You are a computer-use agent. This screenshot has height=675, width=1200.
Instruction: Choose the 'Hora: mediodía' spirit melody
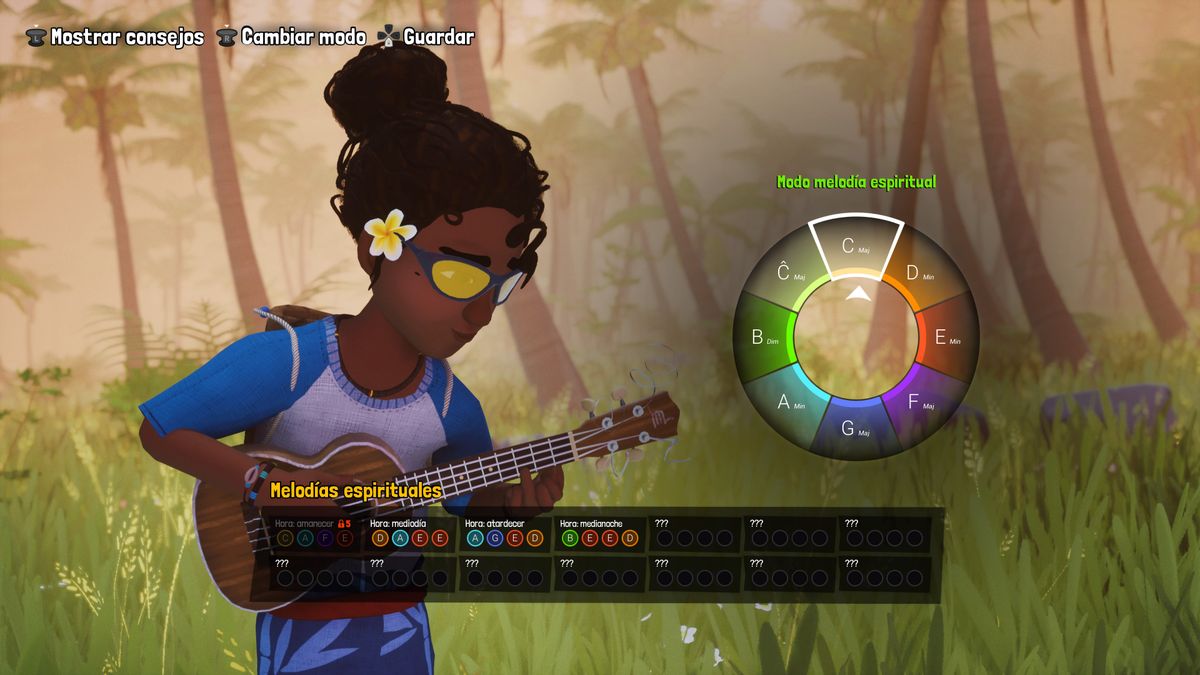410,533
